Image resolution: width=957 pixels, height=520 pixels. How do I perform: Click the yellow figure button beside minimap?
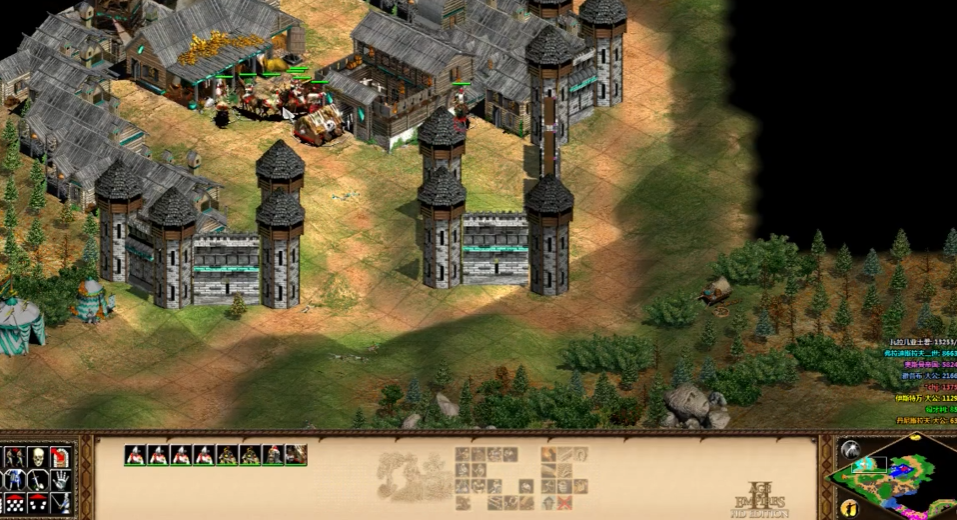tap(849, 507)
